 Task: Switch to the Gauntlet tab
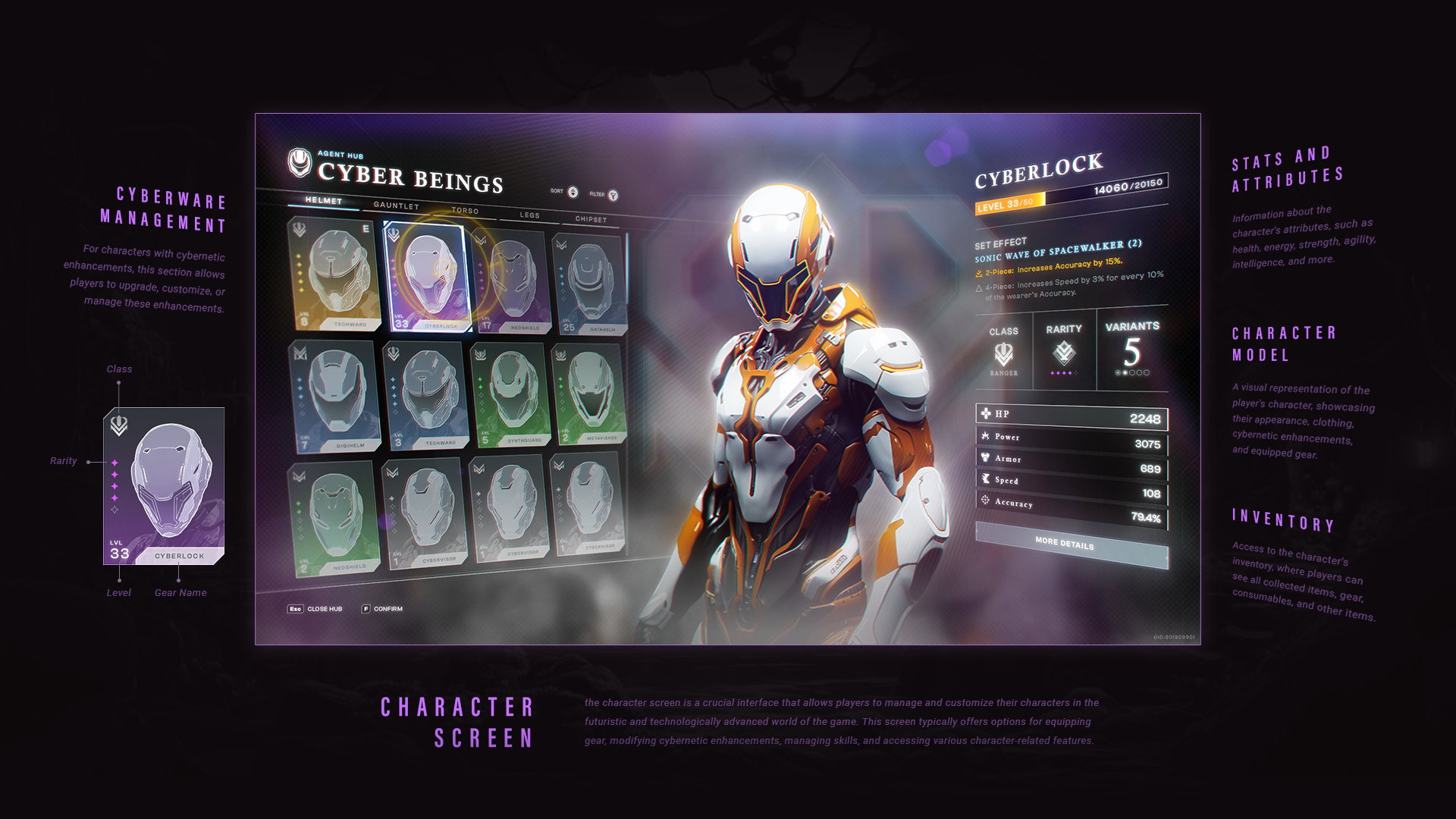[x=396, y=206]
